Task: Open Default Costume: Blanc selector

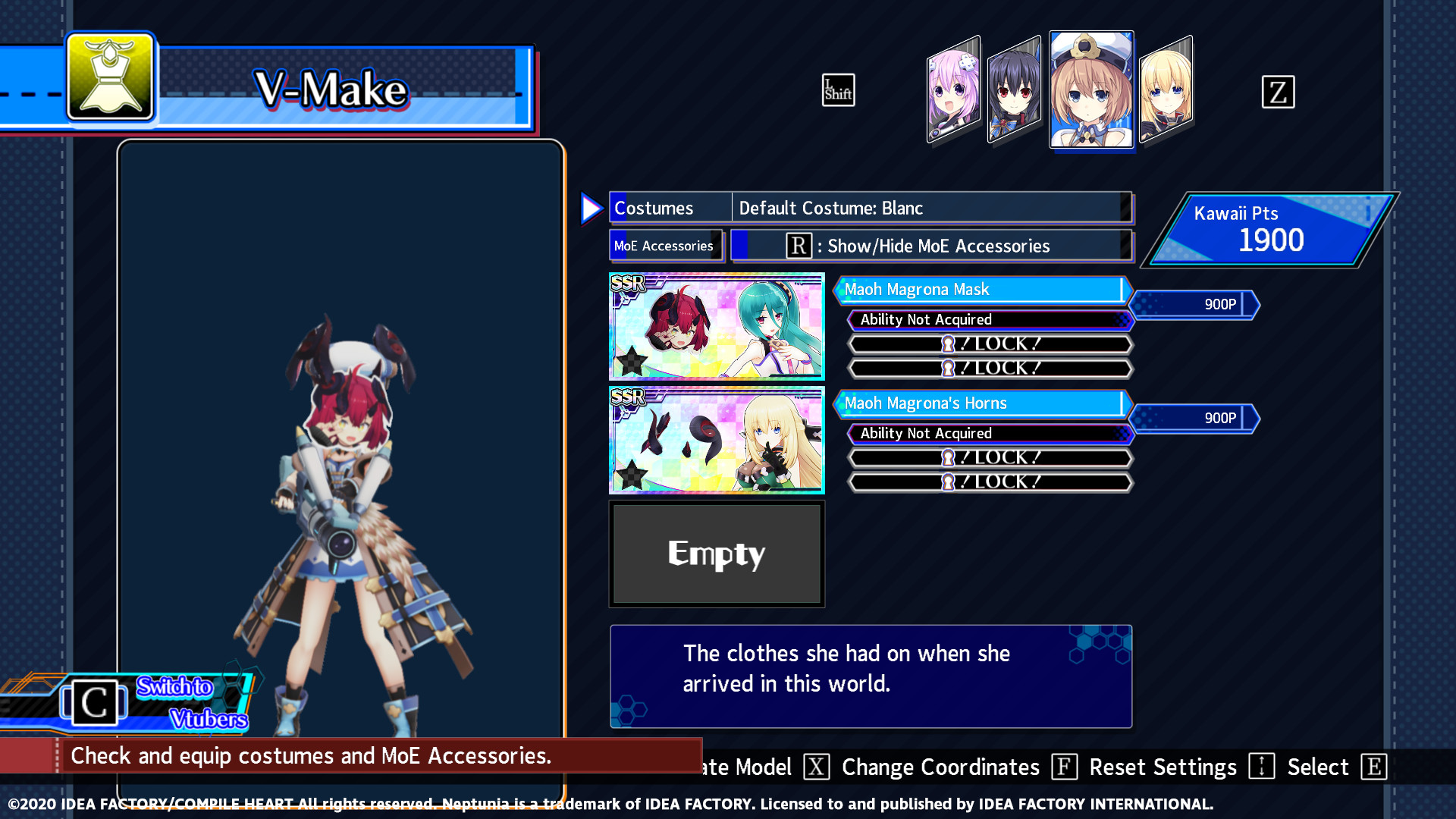Action: pos(931,207)
